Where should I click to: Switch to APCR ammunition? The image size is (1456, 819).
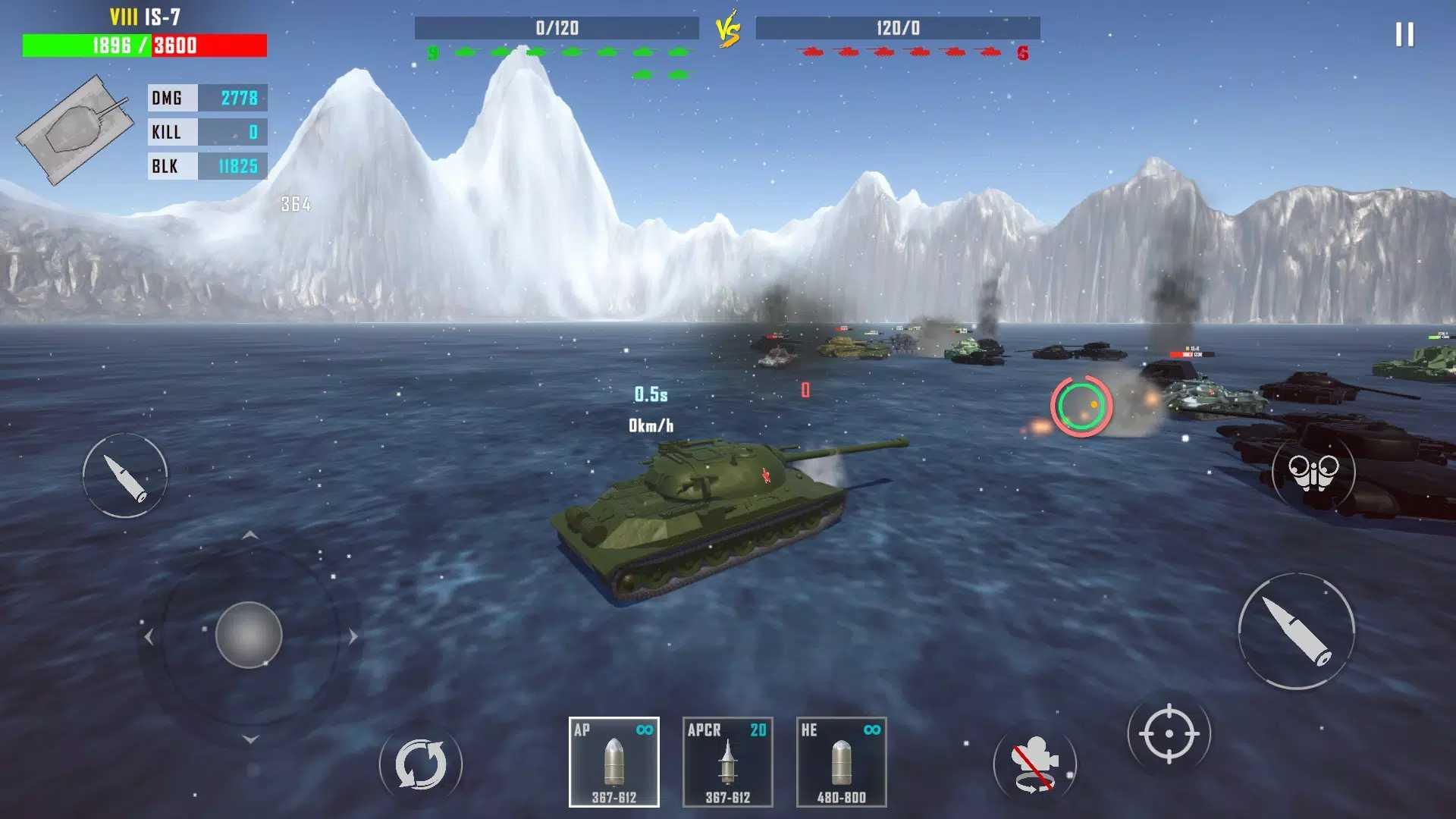coord(727,762)
